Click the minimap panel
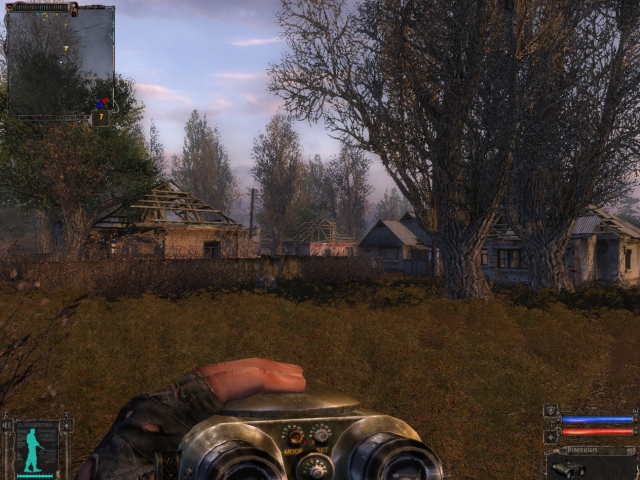 coord(60,60)
